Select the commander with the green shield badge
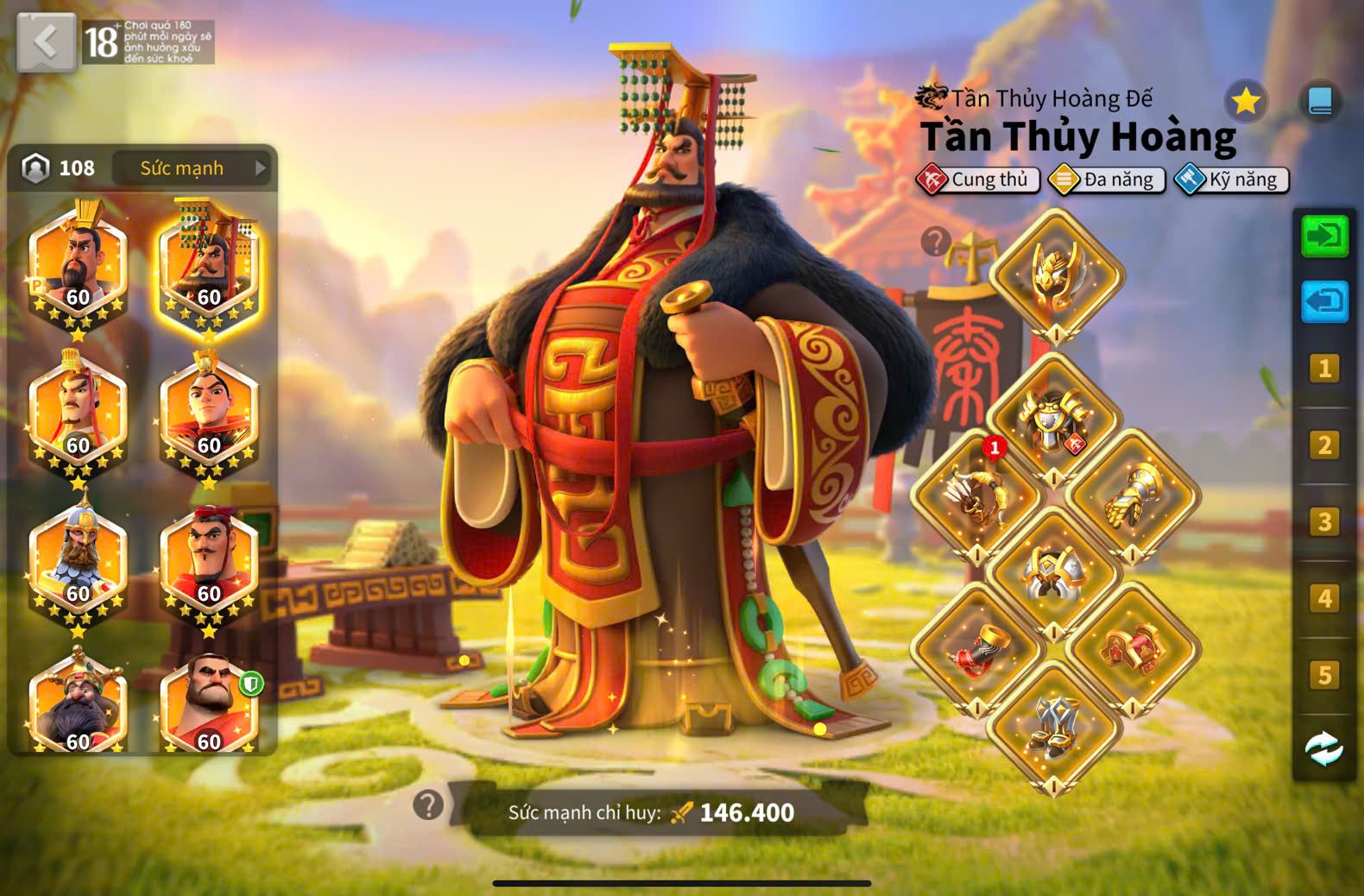1364x896 pixels. tap(209, 704)
